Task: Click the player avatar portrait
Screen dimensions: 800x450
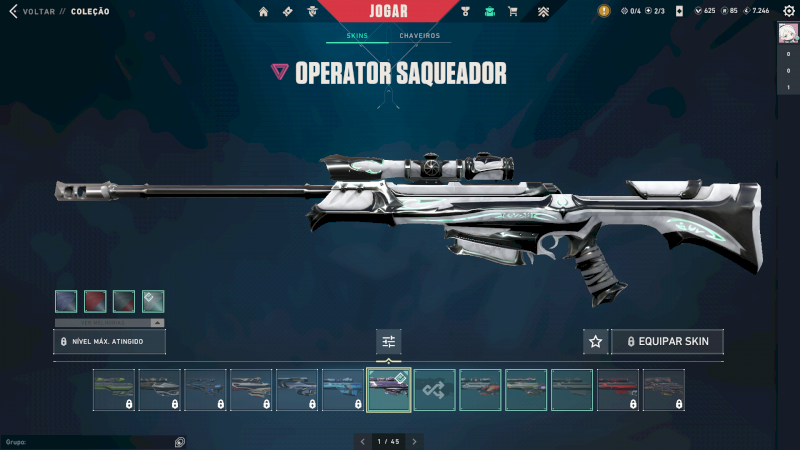Action: tap(788, 34)
